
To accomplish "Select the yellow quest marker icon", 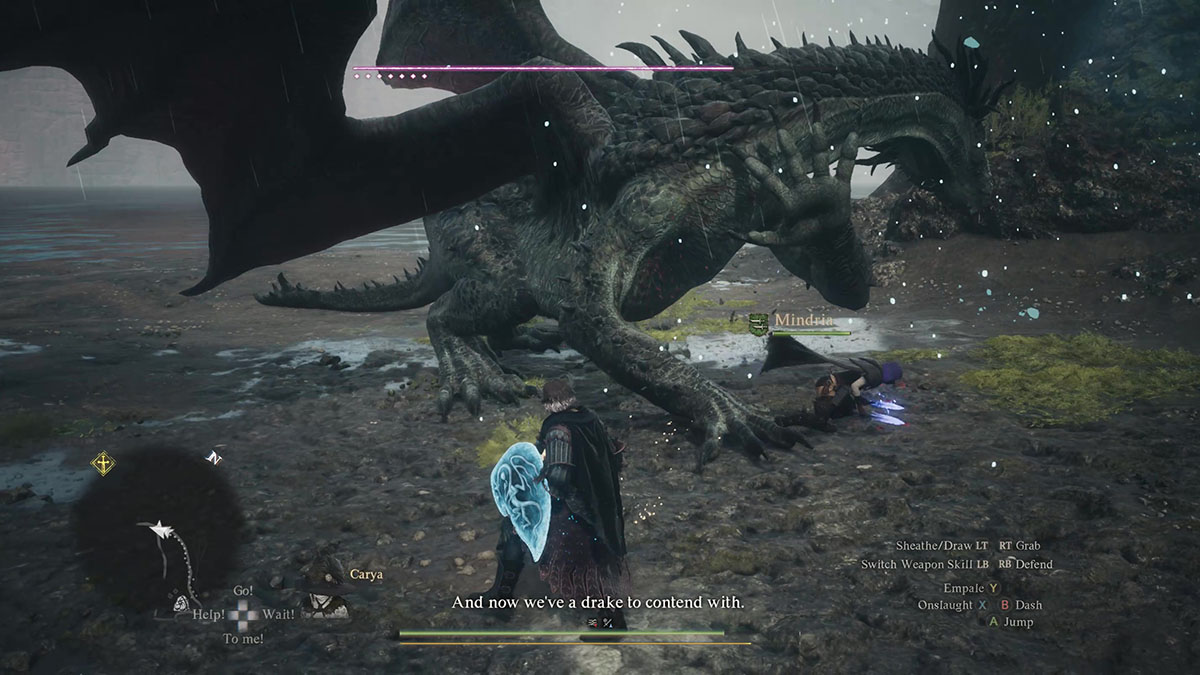I will click(x=103, y=463).
